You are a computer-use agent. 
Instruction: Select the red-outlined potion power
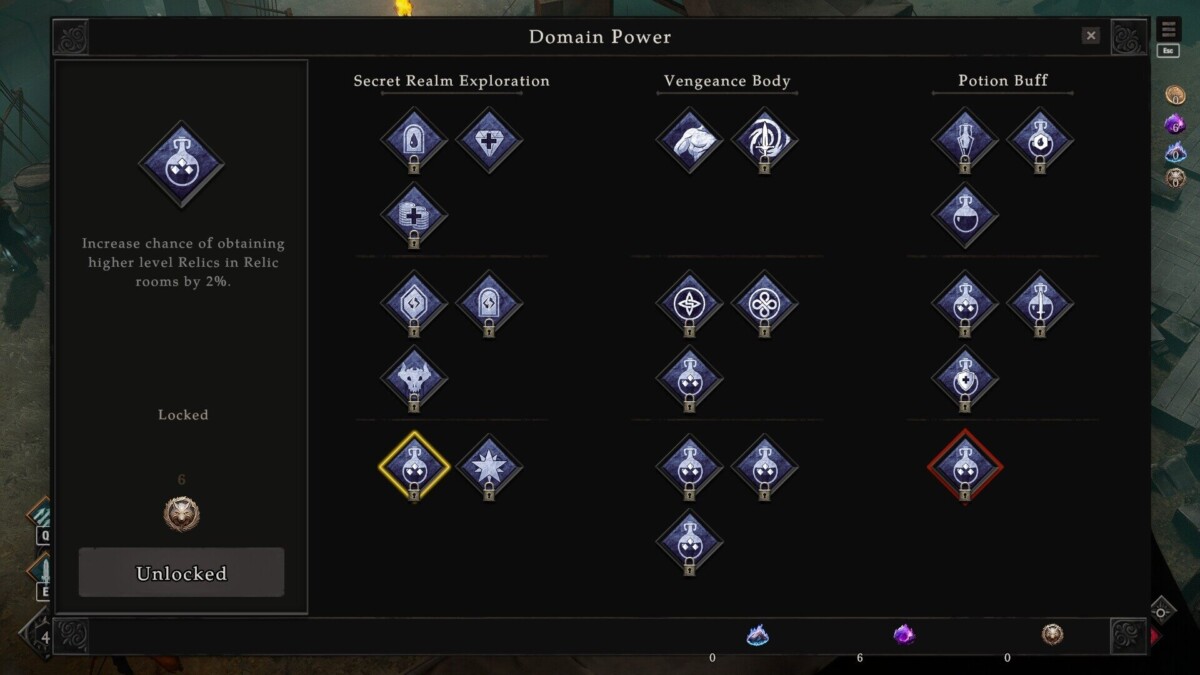point(965,466)
